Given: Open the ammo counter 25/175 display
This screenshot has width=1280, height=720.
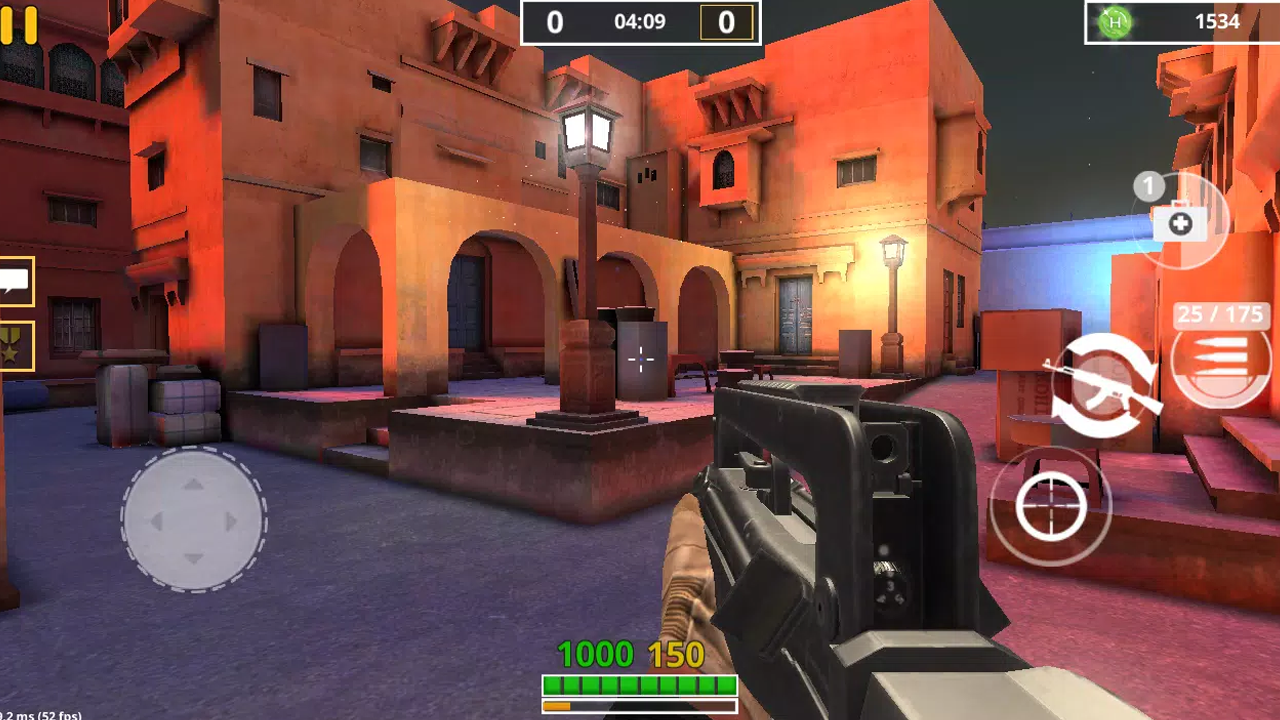Looking at the screenshot, I should (x=1220, y=315).
